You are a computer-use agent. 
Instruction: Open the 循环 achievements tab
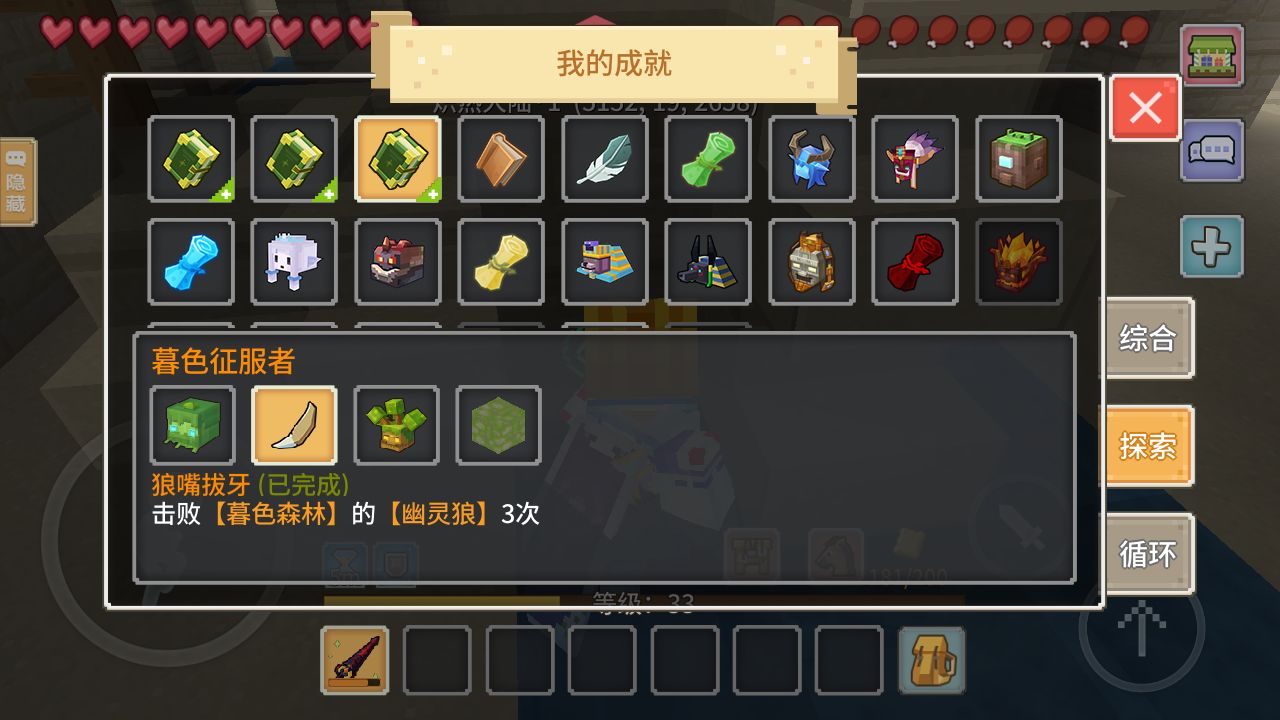coord(1147,553)
